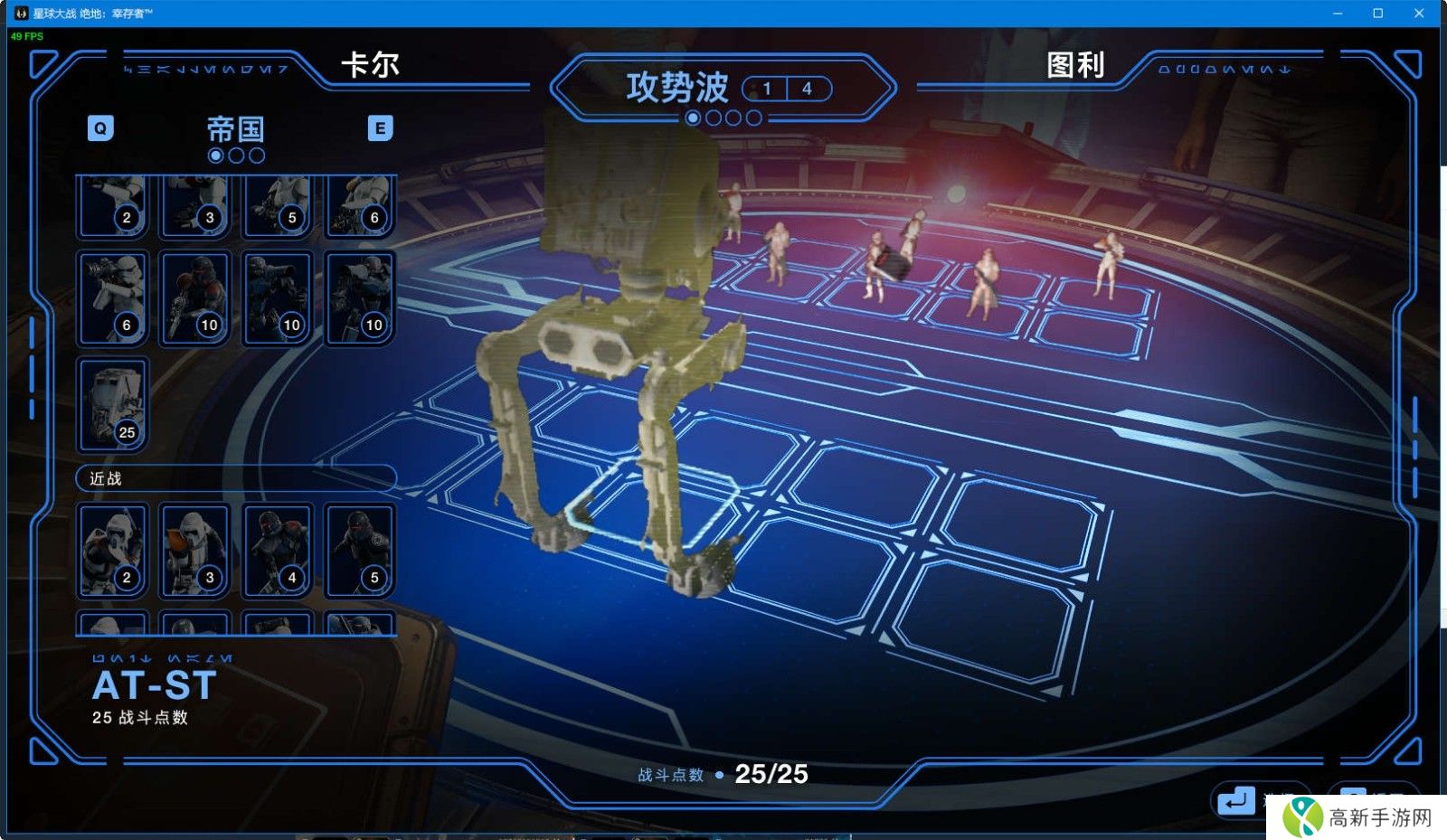This screenshot has width=1447, height=840.
Task: Choose the white stormtrooper card costing 5
Action: (277, 206)
